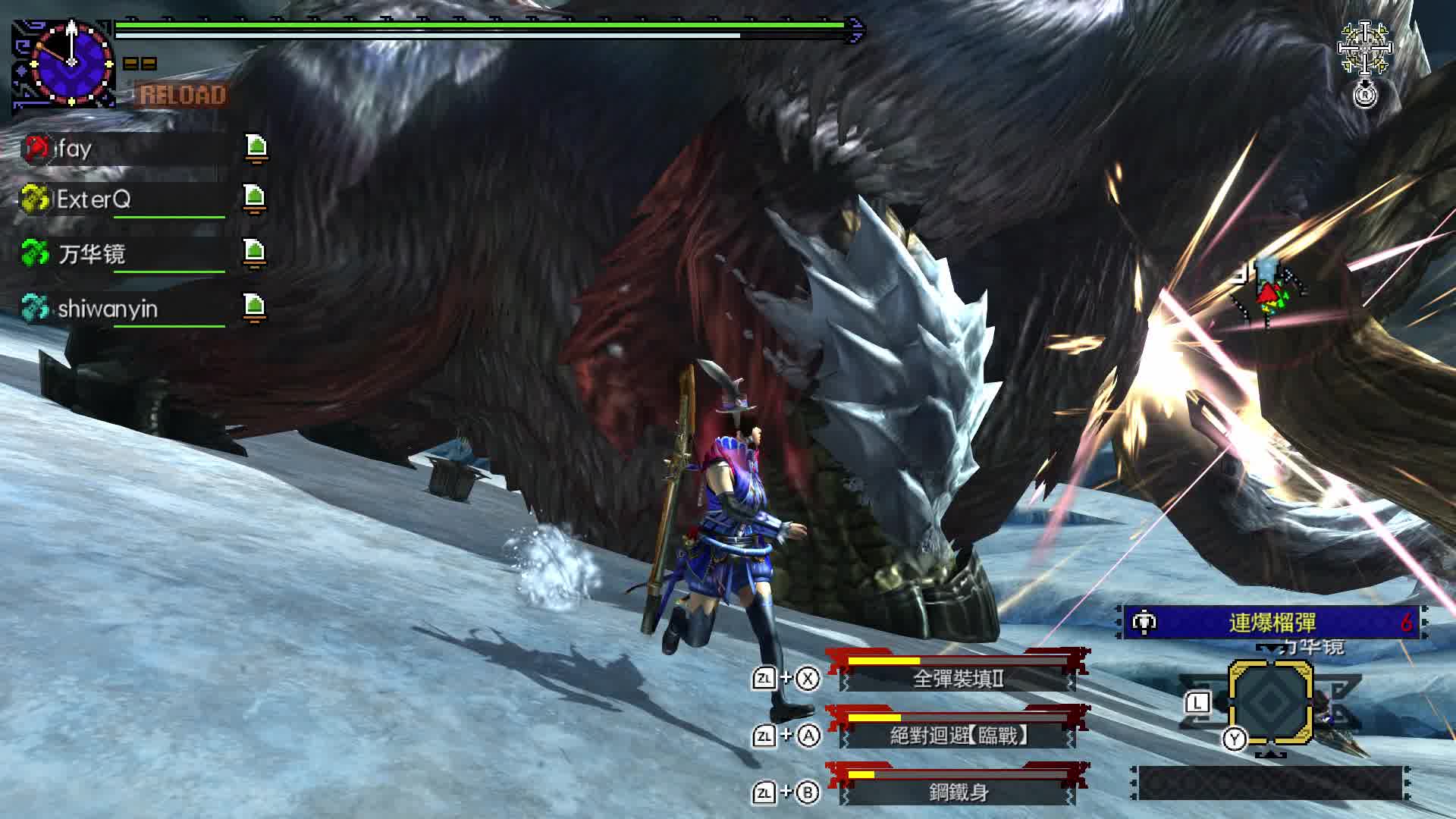The height and width of the screenshot is (819, 1456).
Task: Click the RELOAD indicator
Action: coord(183,96)
